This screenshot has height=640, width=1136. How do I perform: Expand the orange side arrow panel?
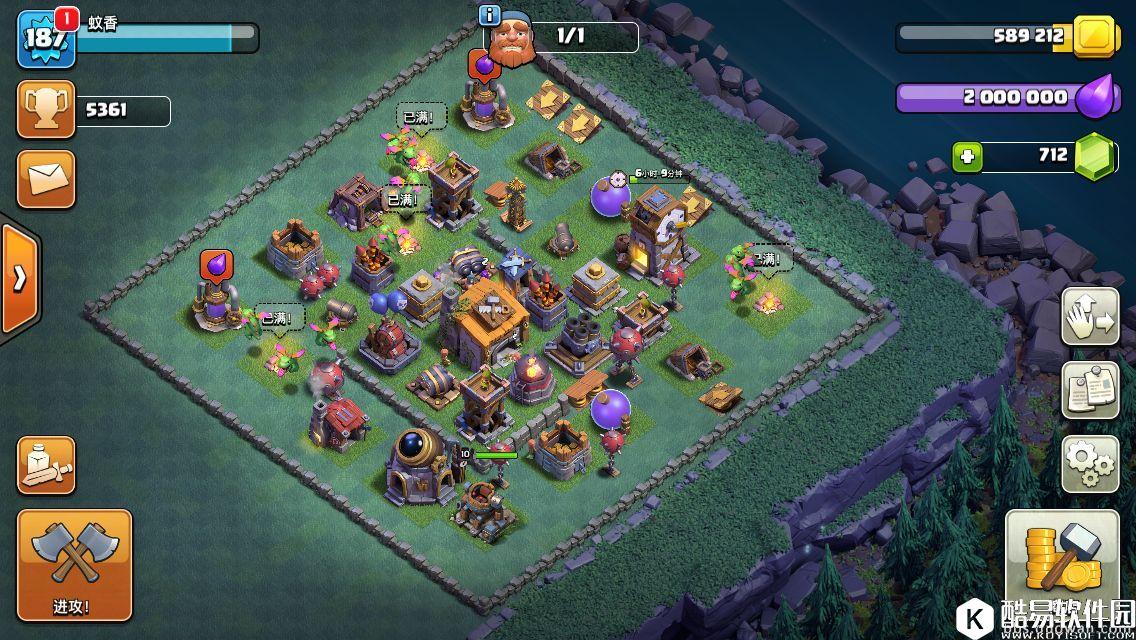(19, 278)
